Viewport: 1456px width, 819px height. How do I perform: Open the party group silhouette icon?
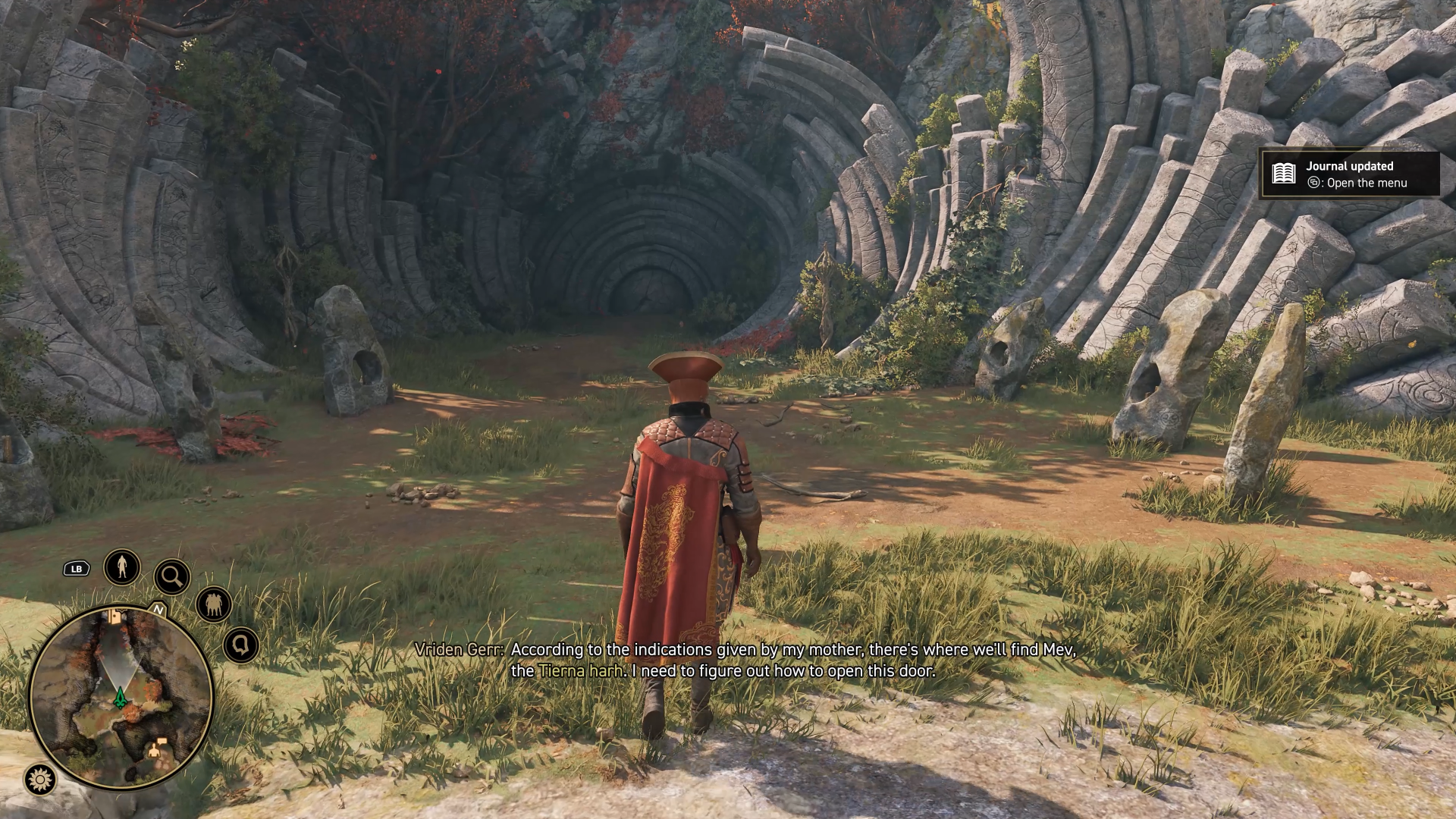(213, 604)
